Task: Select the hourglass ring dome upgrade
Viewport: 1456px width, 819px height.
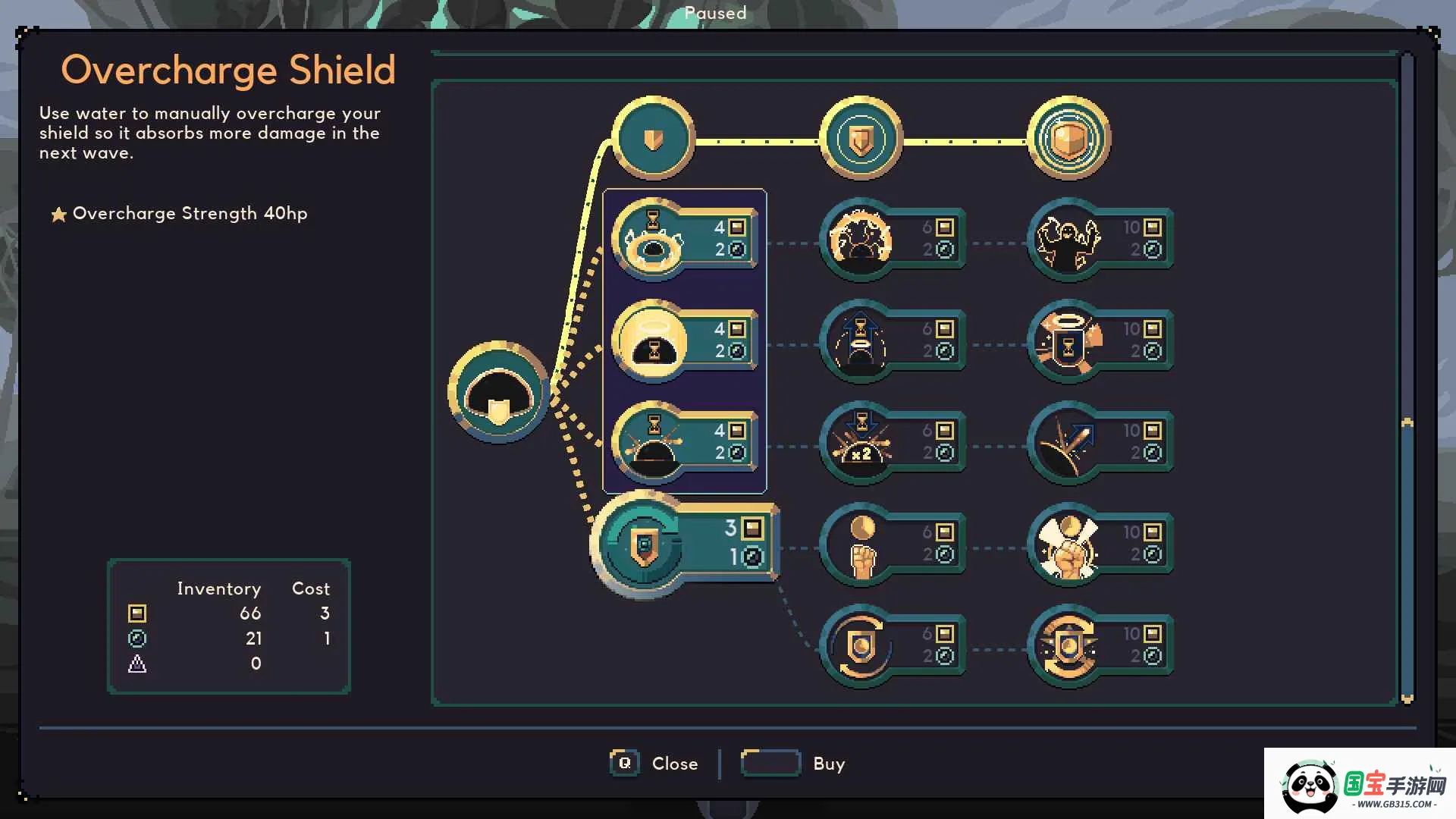Action: [x=653, y=240]
